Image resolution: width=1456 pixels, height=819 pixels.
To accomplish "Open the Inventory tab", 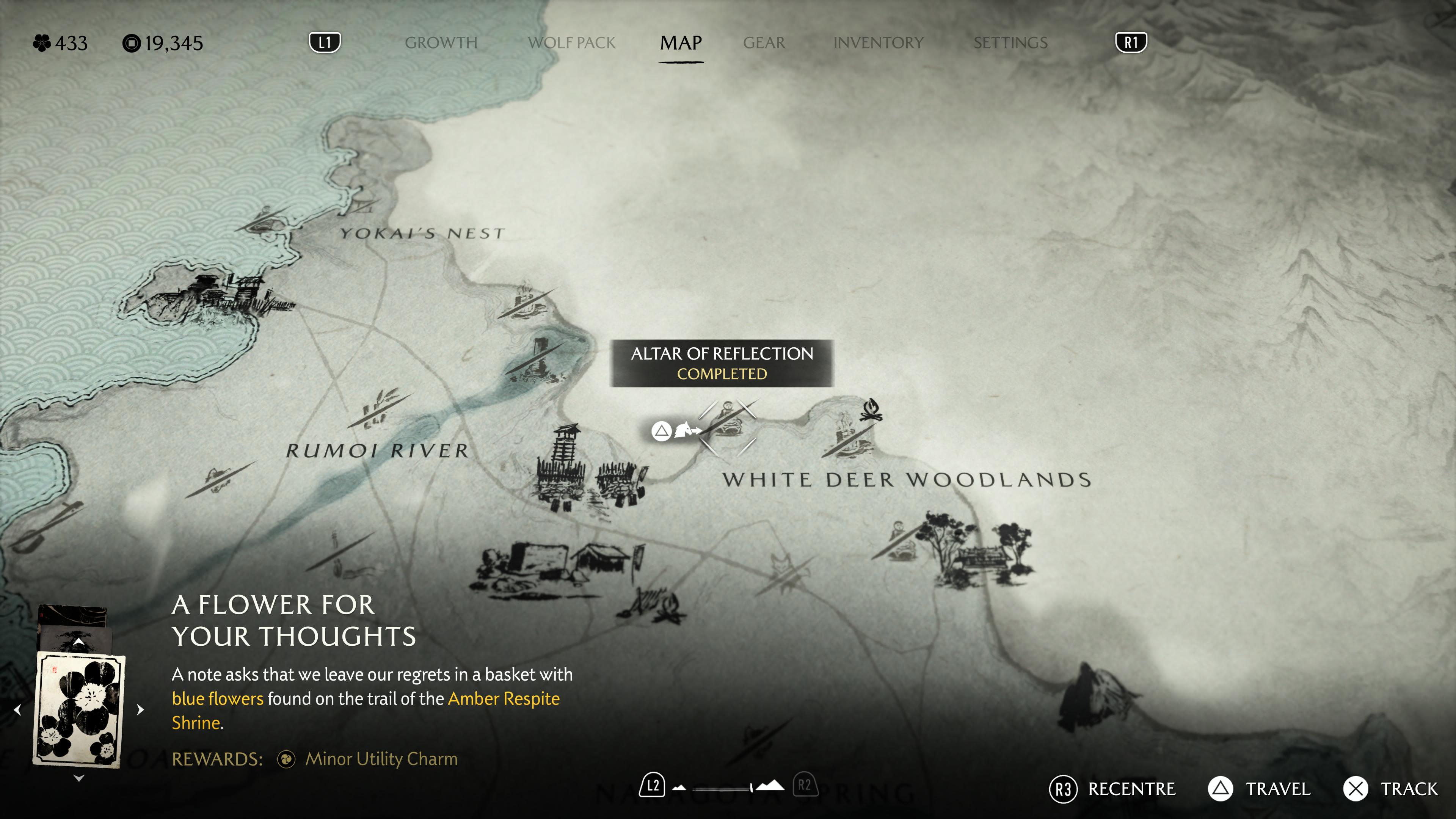I will point(878,43).
